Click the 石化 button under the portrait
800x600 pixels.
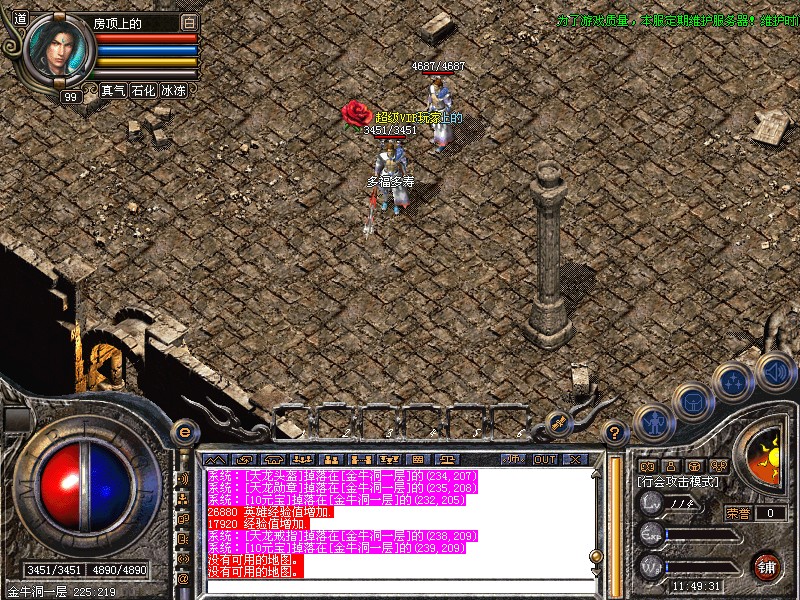pyautogui.click(x=143, y=90)
